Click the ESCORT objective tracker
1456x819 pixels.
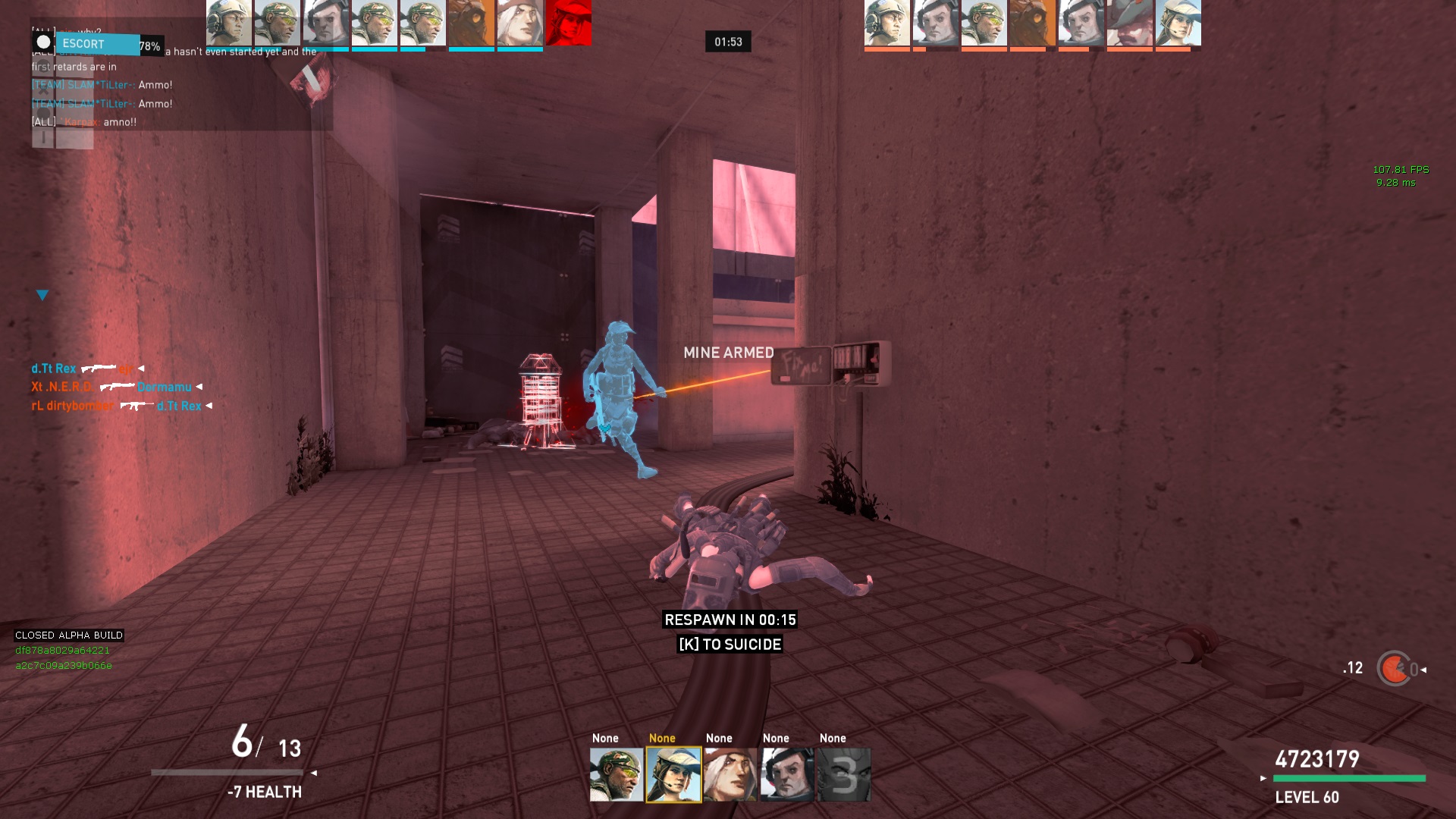(x=97, y=44)
